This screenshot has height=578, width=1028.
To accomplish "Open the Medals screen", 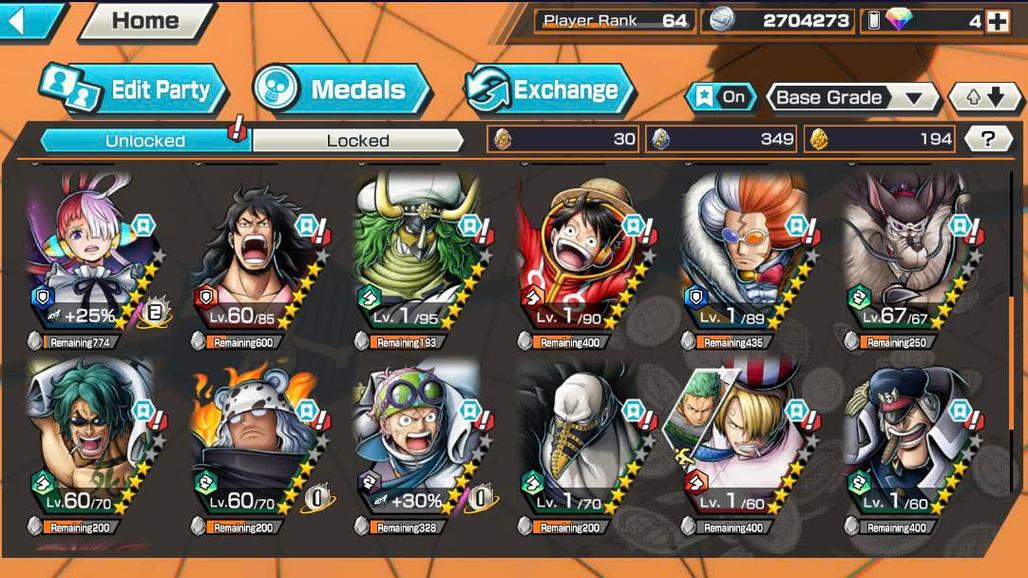I will click(342, 90).
